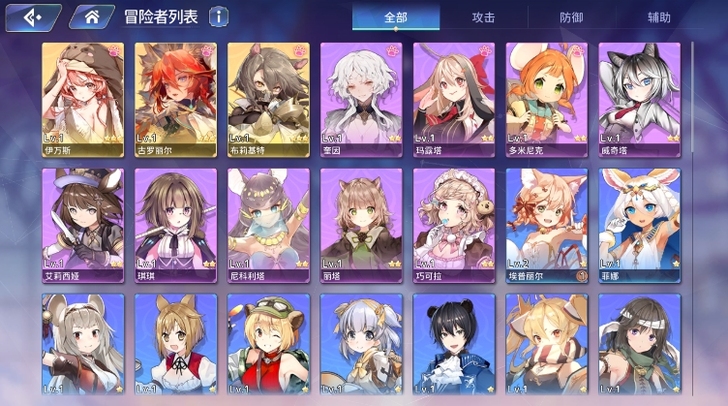Show the 防御 category
Screen dimensions: 728x406
[x=571, y=17]
